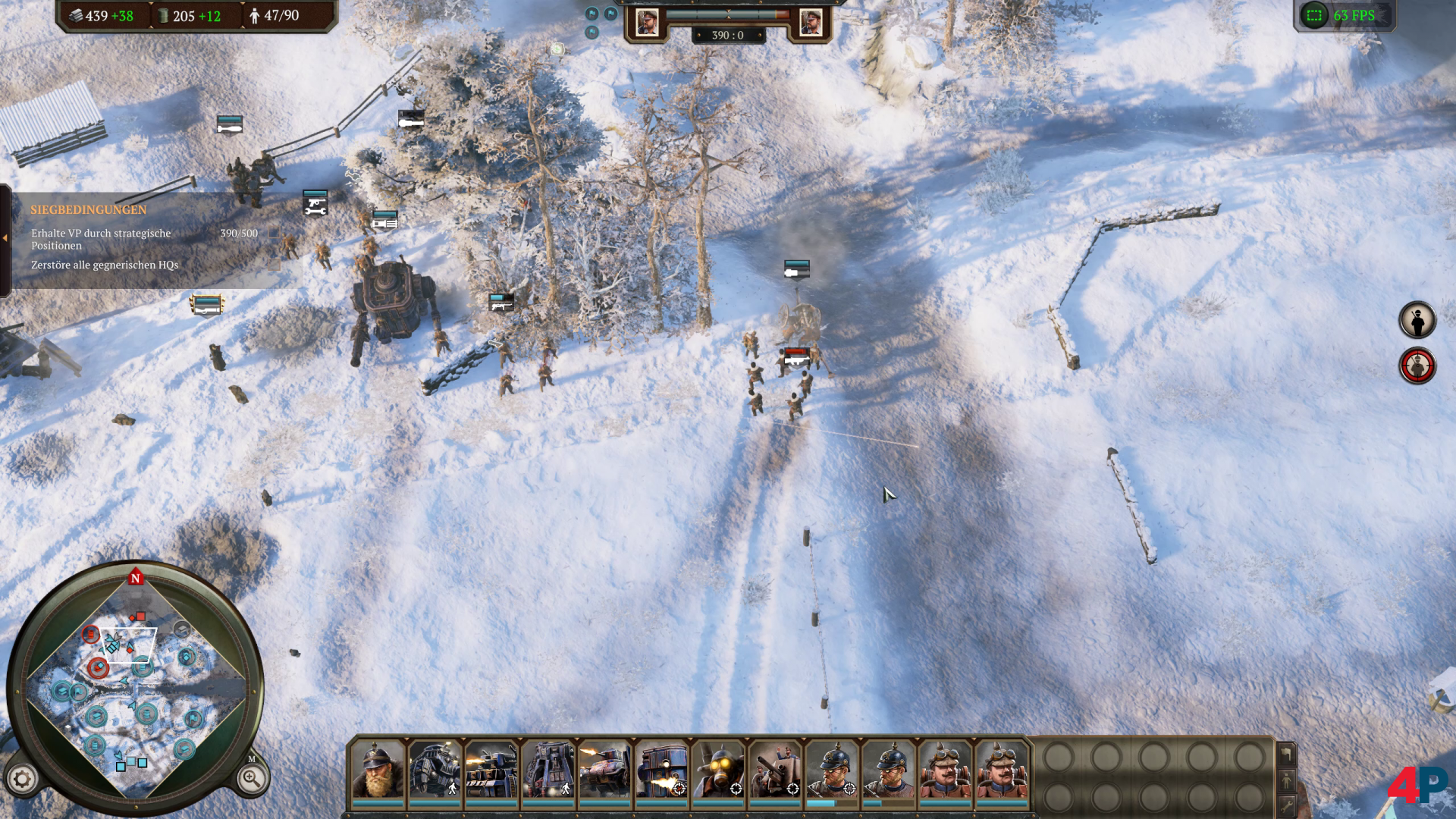
Task: Click the minimap to move the camera
Action: [x=136, y=690]
